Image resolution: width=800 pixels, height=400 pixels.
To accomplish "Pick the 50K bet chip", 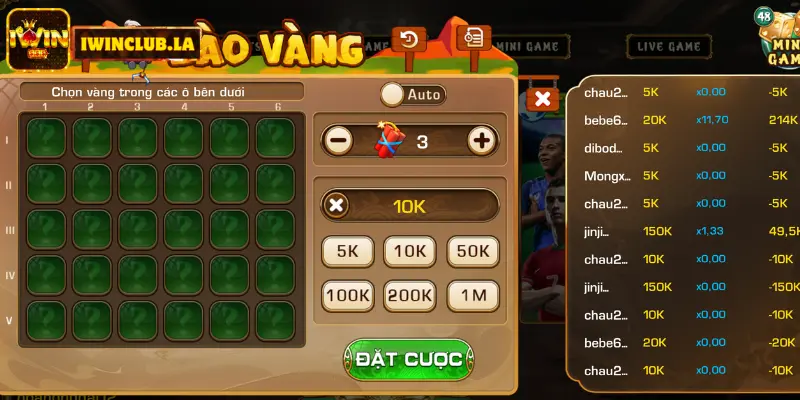I will pyautogui.click(x=472, y=252).
